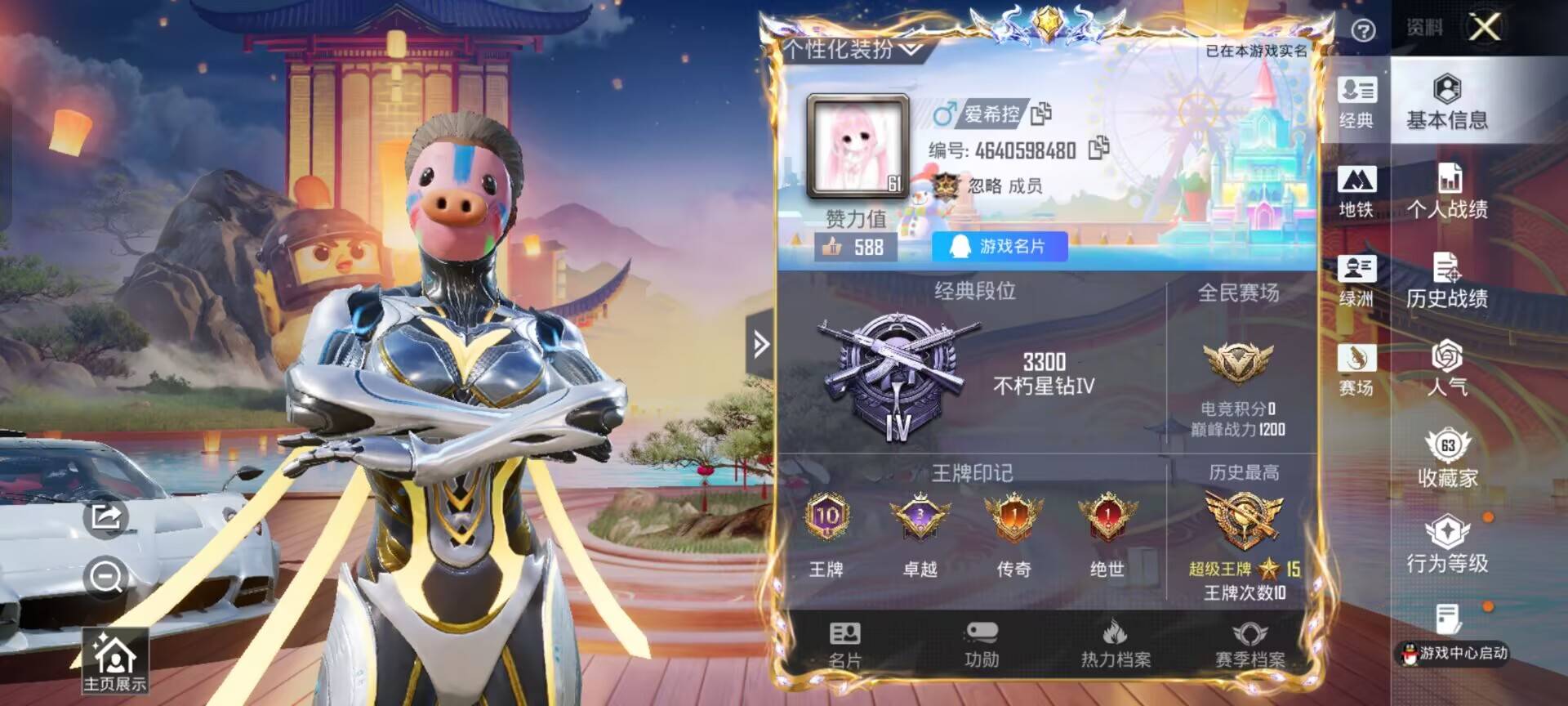The image size is (1568, 706).
Task: Switch to 个人战绩 personal stats
Action: 1446,192
